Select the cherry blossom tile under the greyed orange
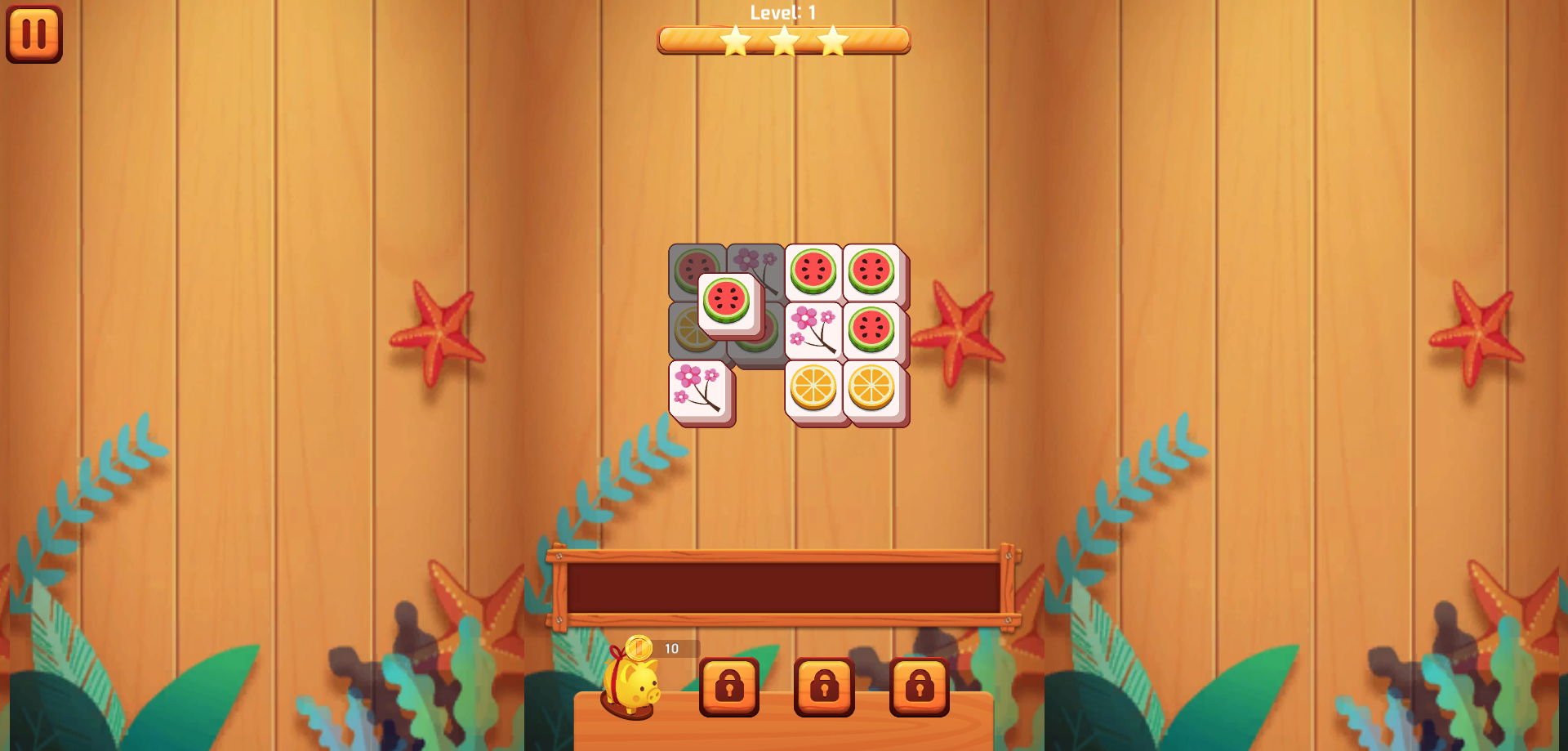The width and height of the screenshot is (1568, 751). tap(698, 388)
